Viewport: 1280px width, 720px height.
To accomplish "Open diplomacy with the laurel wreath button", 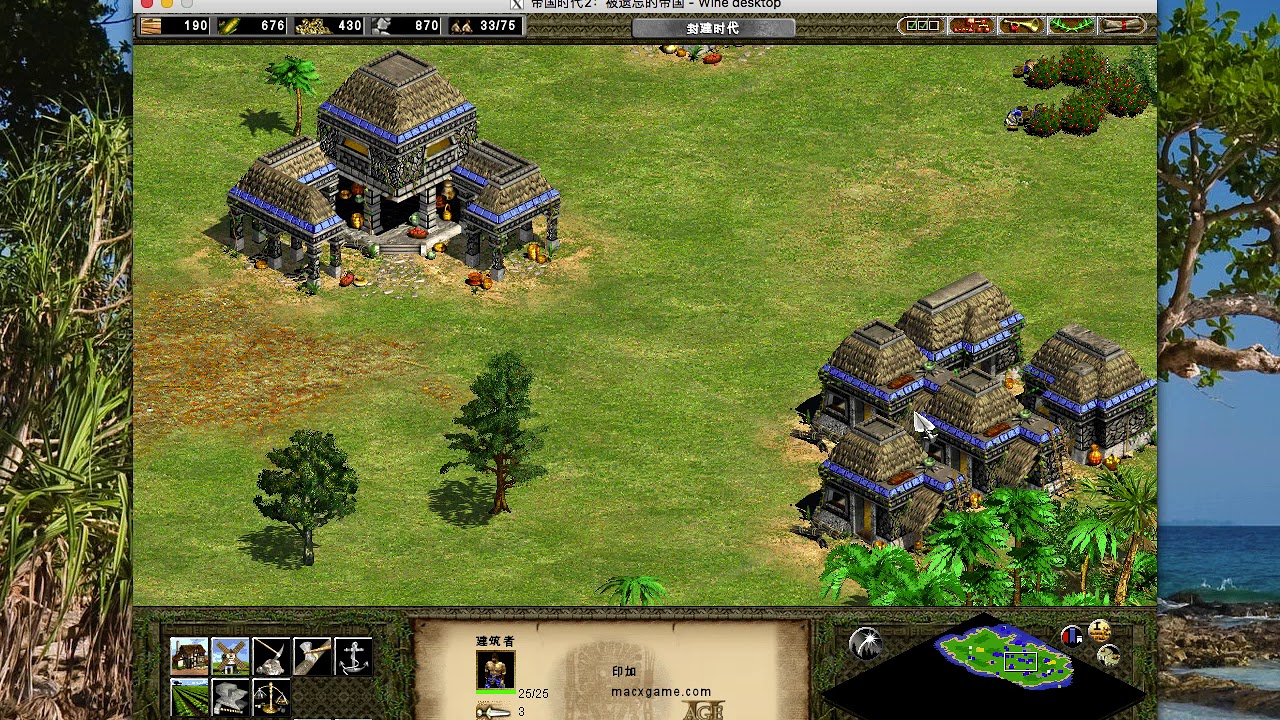I will [x=1071, y=26].
